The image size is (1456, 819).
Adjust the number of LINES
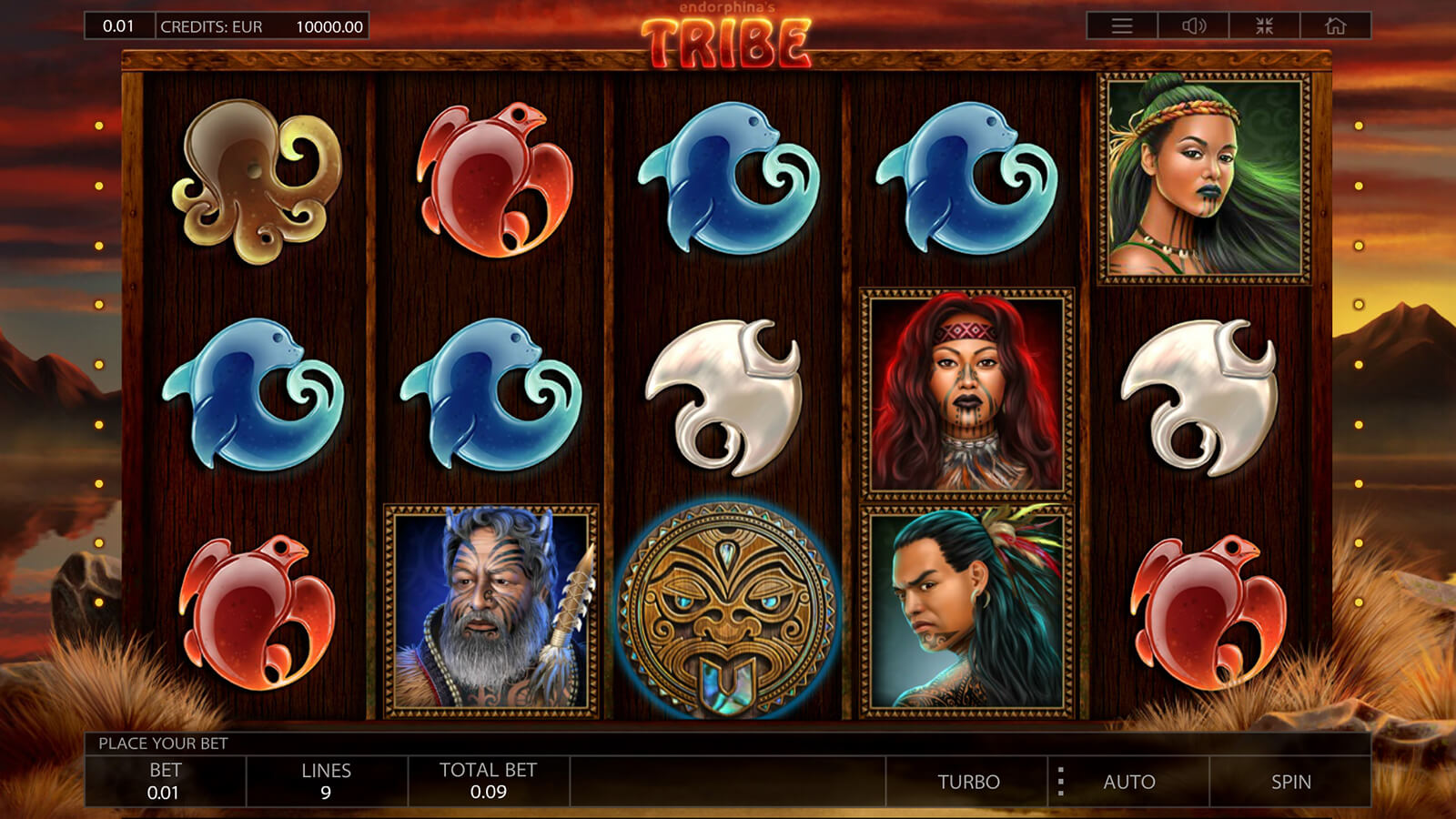click(x=326, y=781)
